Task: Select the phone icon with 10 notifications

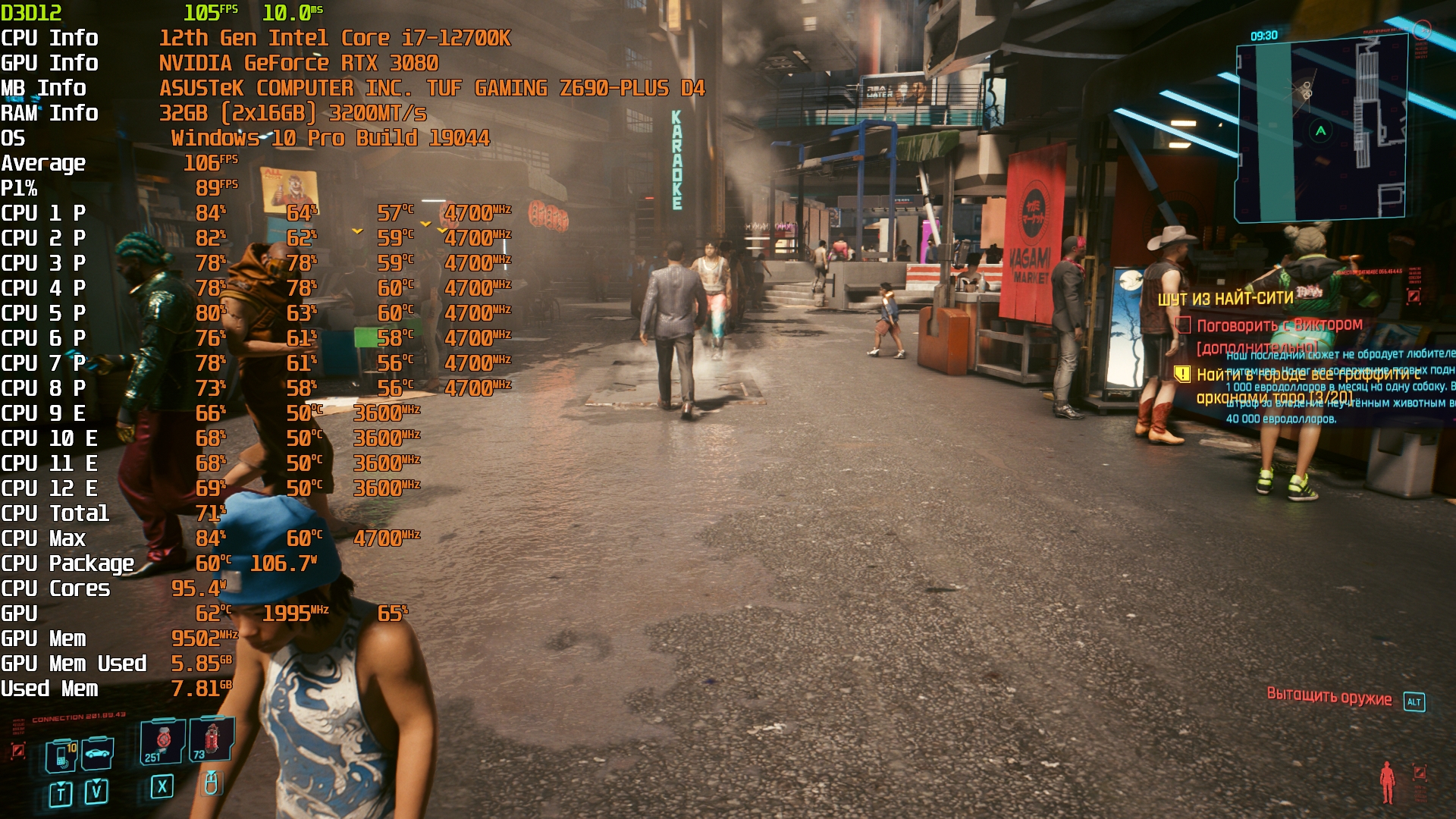Action: 61,755
